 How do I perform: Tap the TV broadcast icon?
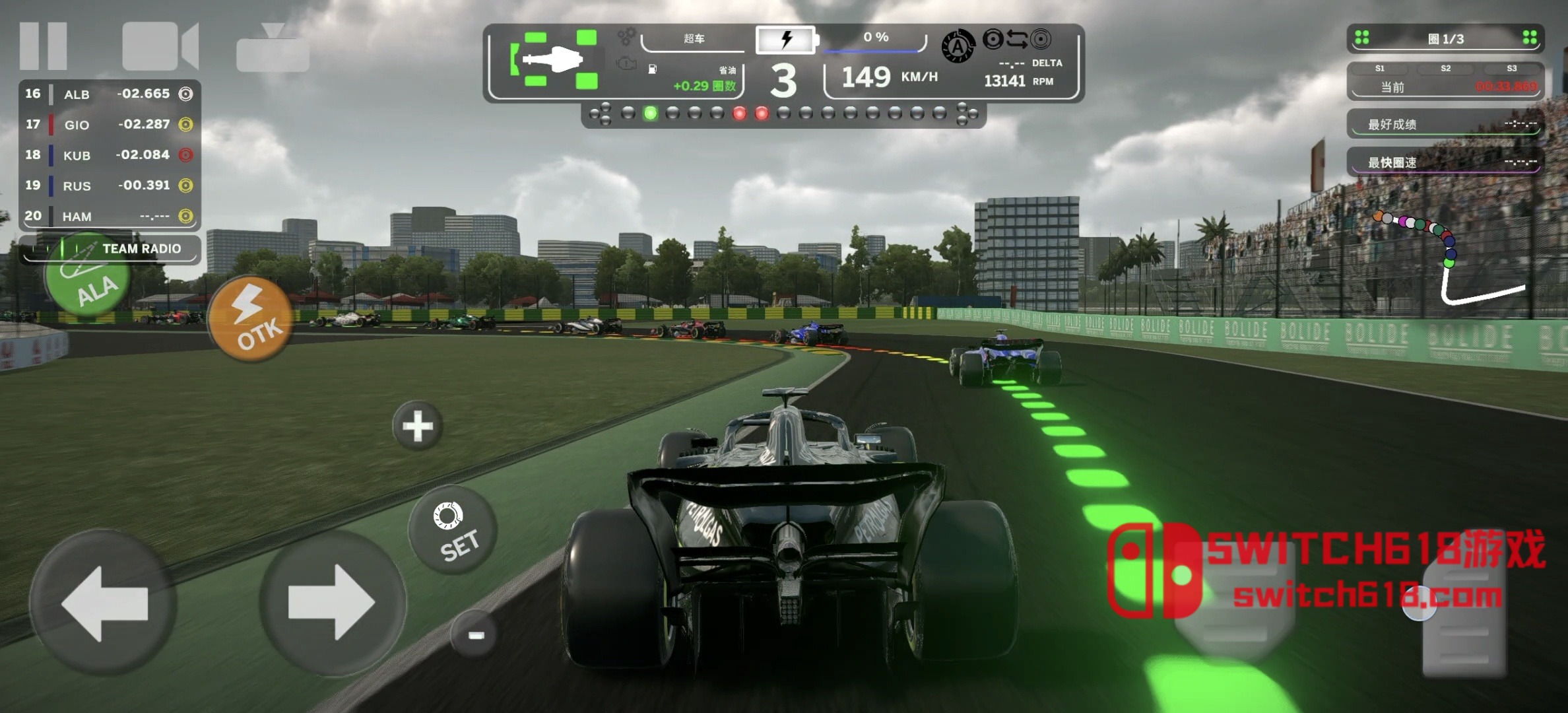[x=273, y=49]
